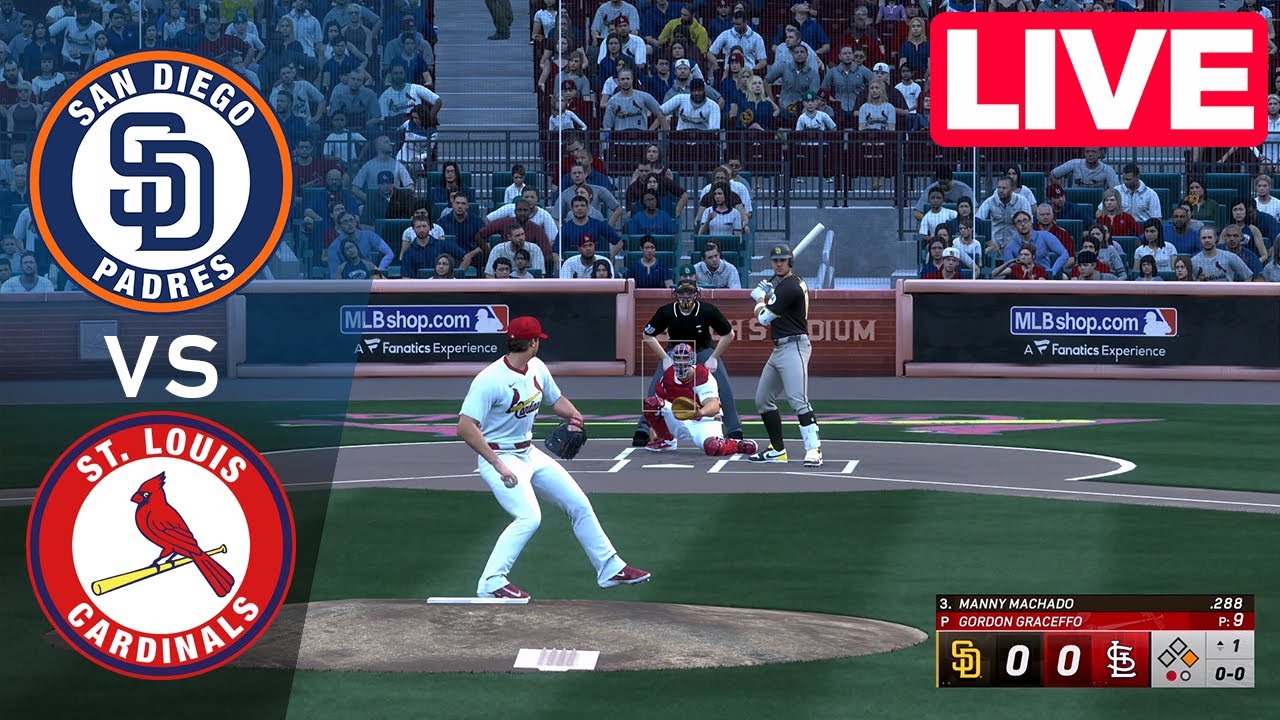Click the Cardinals STL logo on the scoreboard
This screenshot has height=720, width=1280.
pyautogui.click(x=1121, y=660)
